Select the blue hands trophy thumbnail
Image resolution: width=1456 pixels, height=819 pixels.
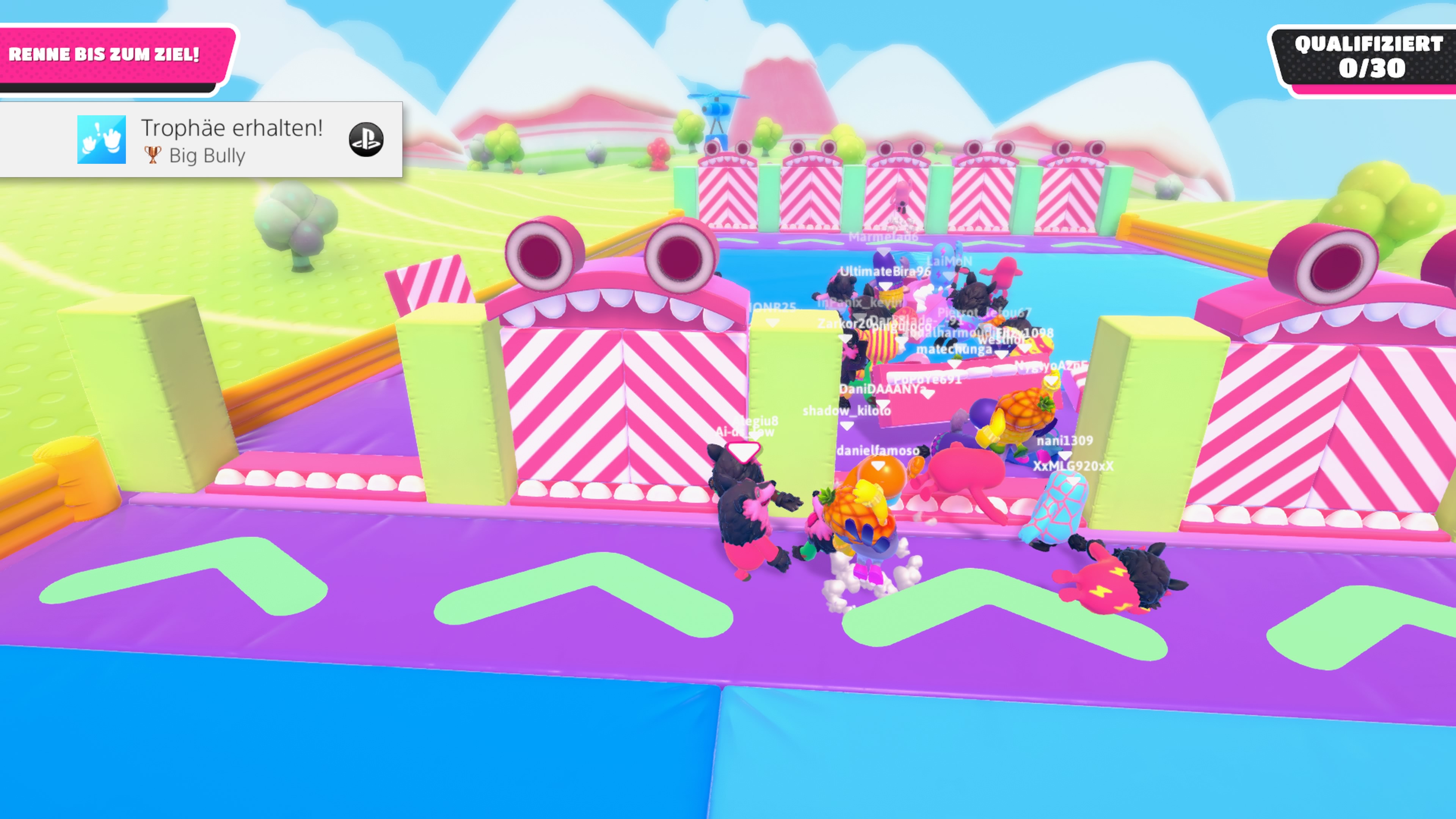click(101, 140)
